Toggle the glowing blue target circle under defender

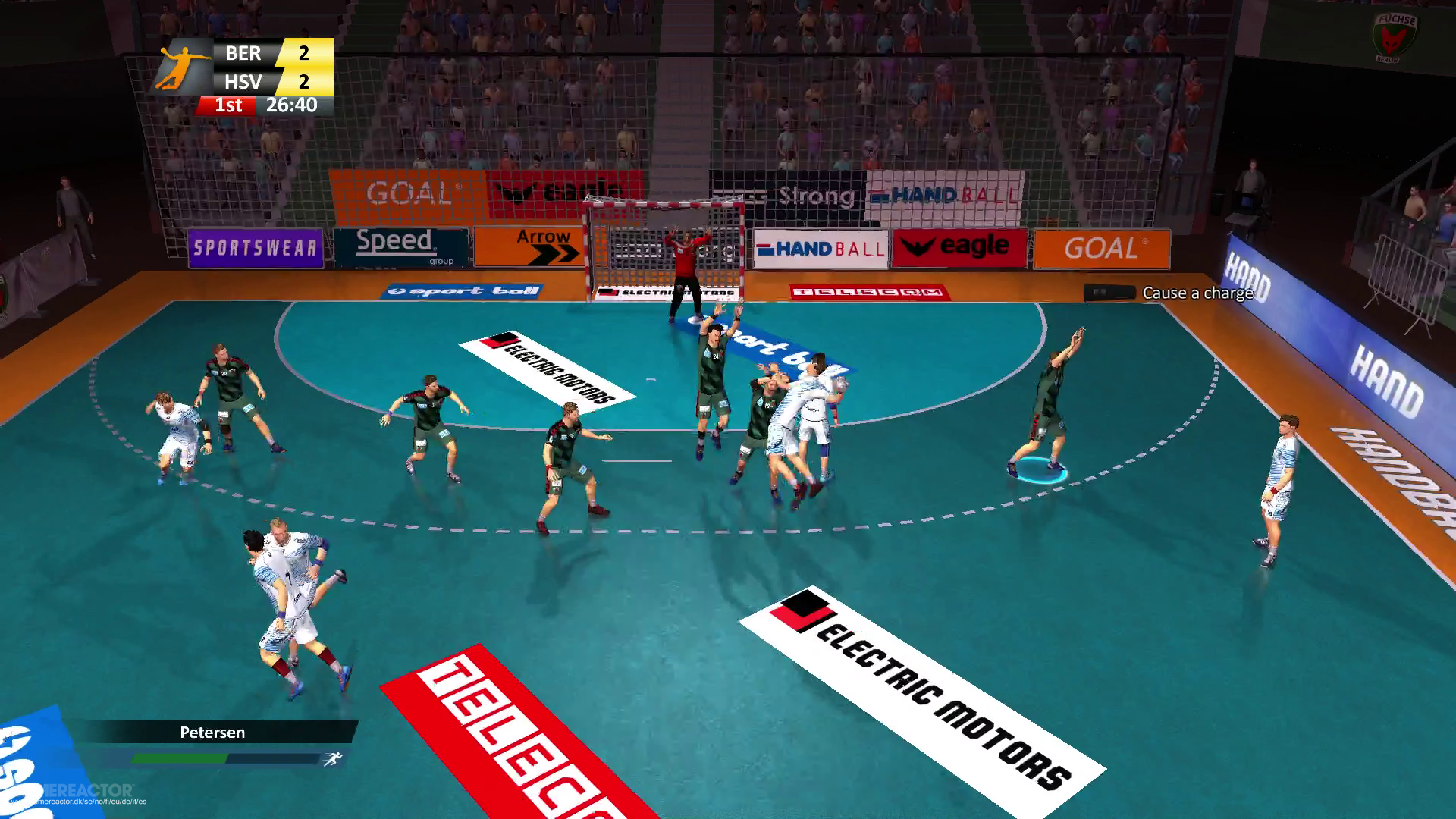pos(1037,471)
